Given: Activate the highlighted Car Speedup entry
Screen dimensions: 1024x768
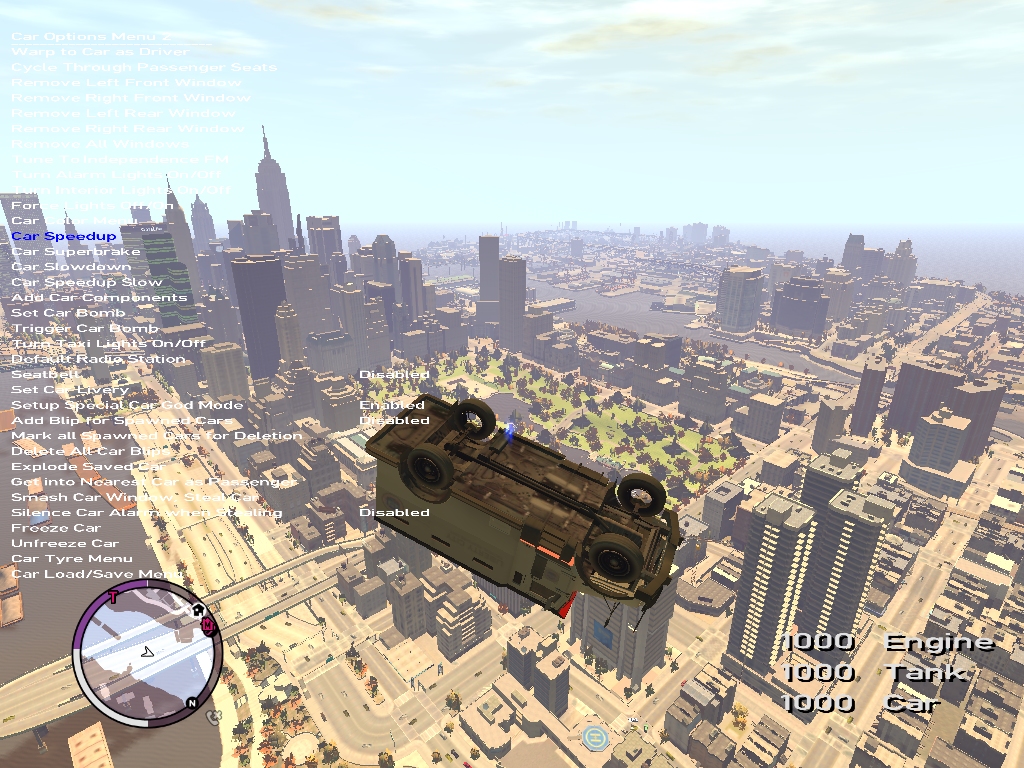Looking at the screenshot, I should point(64,236).
